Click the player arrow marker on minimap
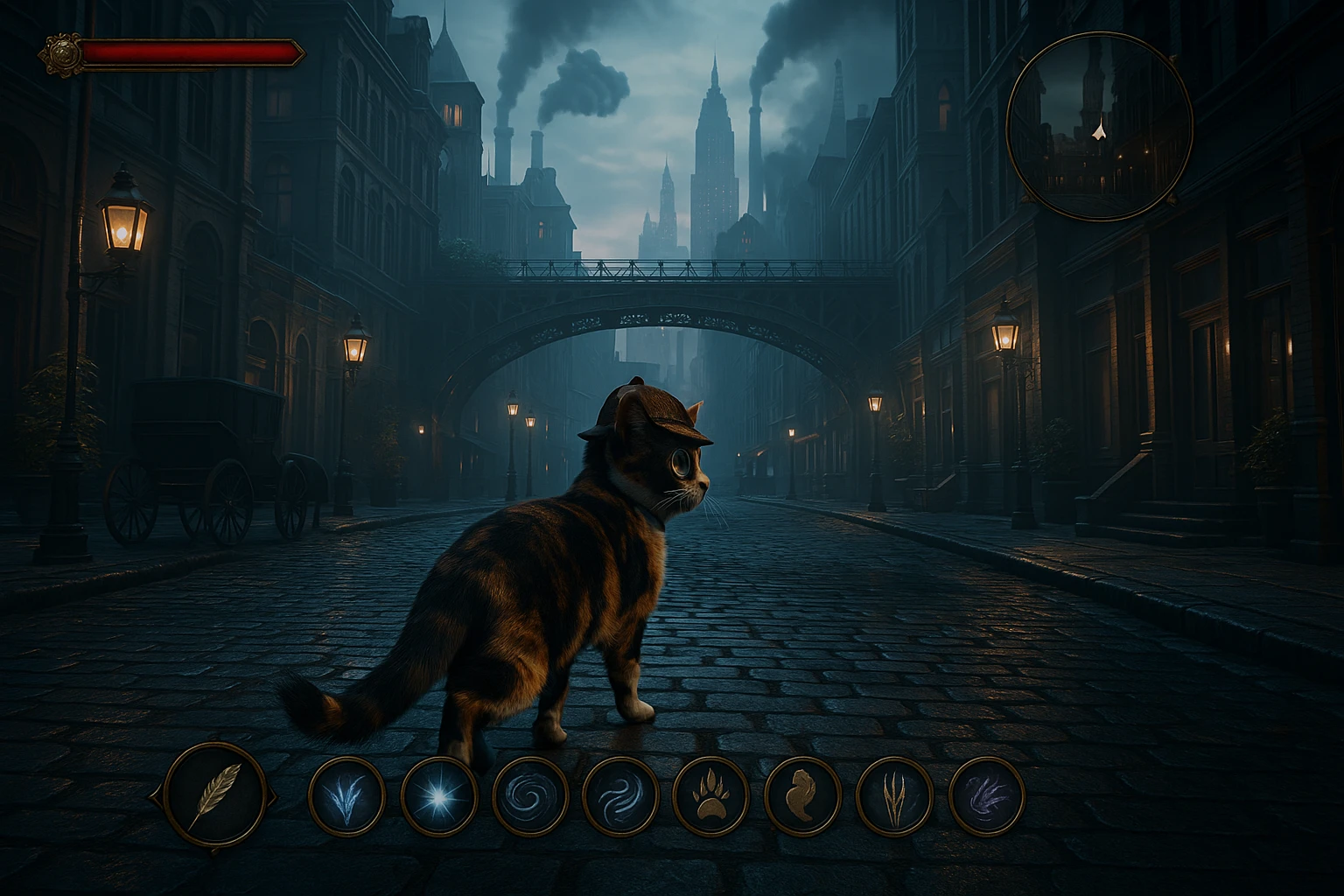The height and width of the screenshot is (896, 1344). (x=1100, y=130)
